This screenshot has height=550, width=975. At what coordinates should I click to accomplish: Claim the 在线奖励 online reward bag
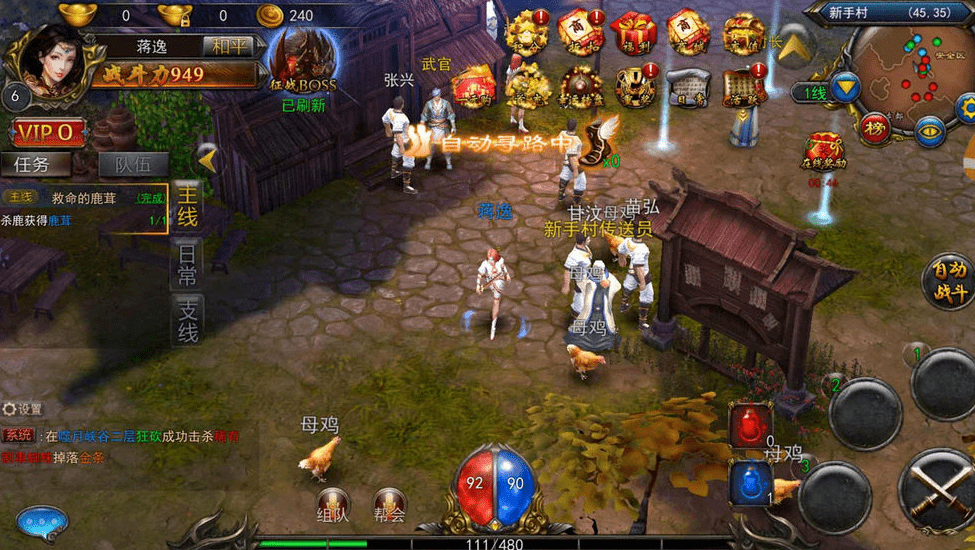point(825,152)
